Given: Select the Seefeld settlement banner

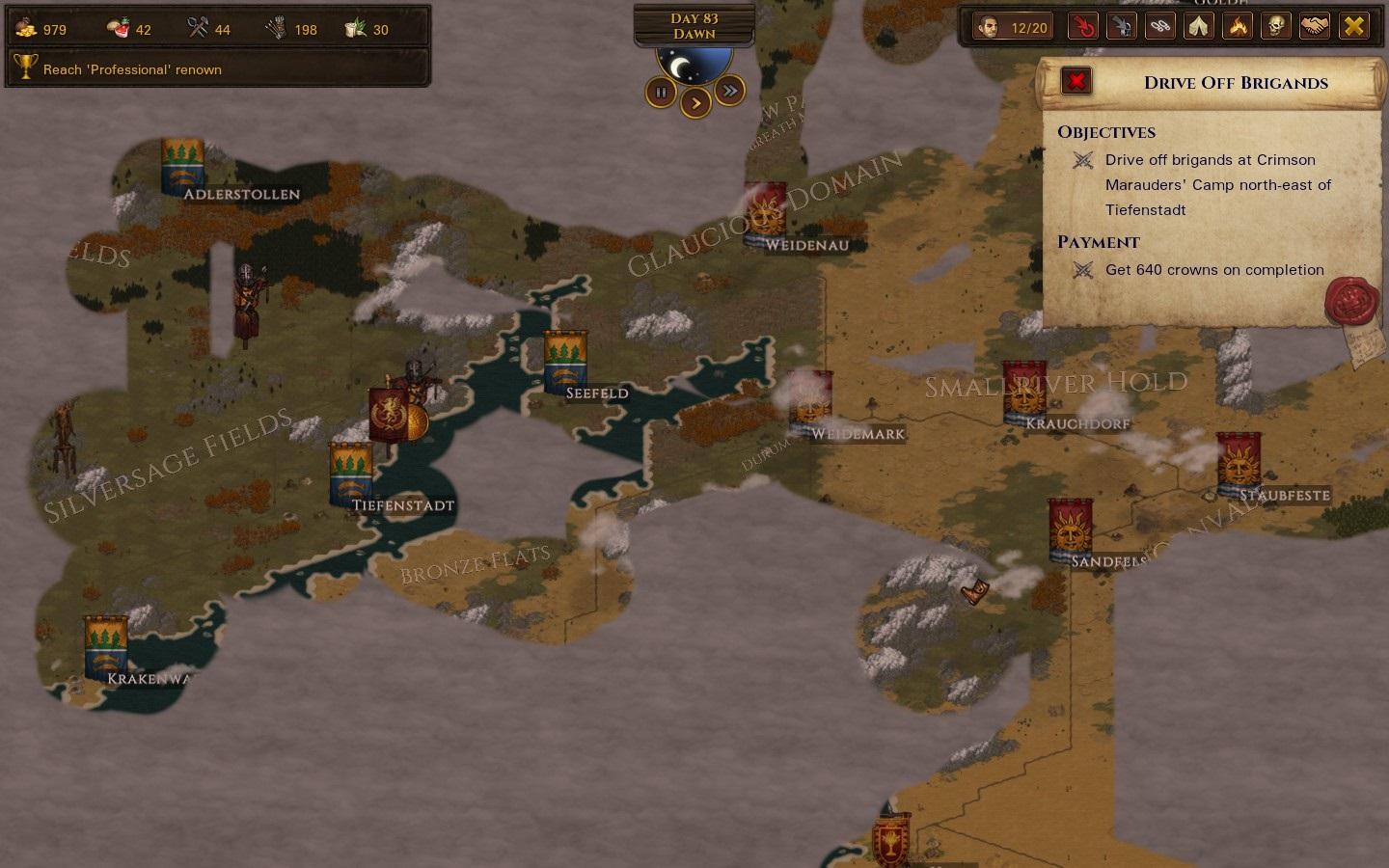Looking at the screenshot, I should click(565, 362).
